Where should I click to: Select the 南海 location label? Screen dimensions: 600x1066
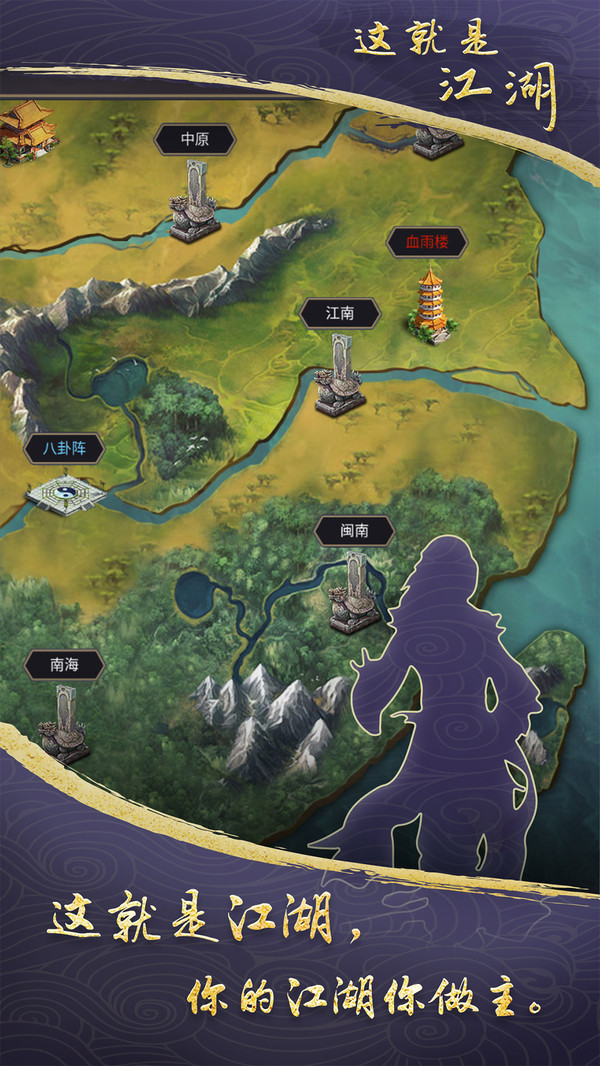[65, 664]
